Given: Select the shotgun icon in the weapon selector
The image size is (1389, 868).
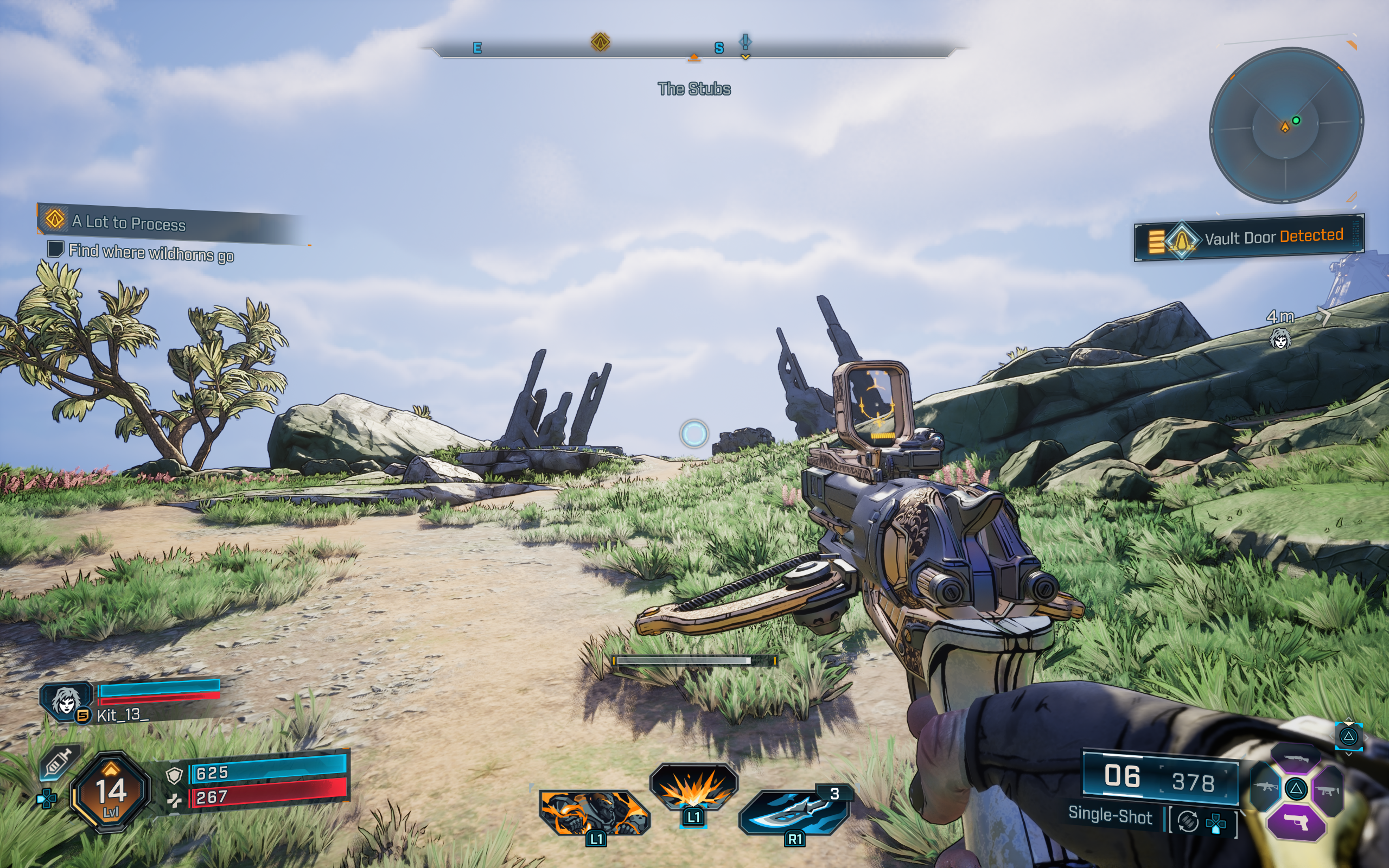Looking at the screenshot, I should 1296,759.
